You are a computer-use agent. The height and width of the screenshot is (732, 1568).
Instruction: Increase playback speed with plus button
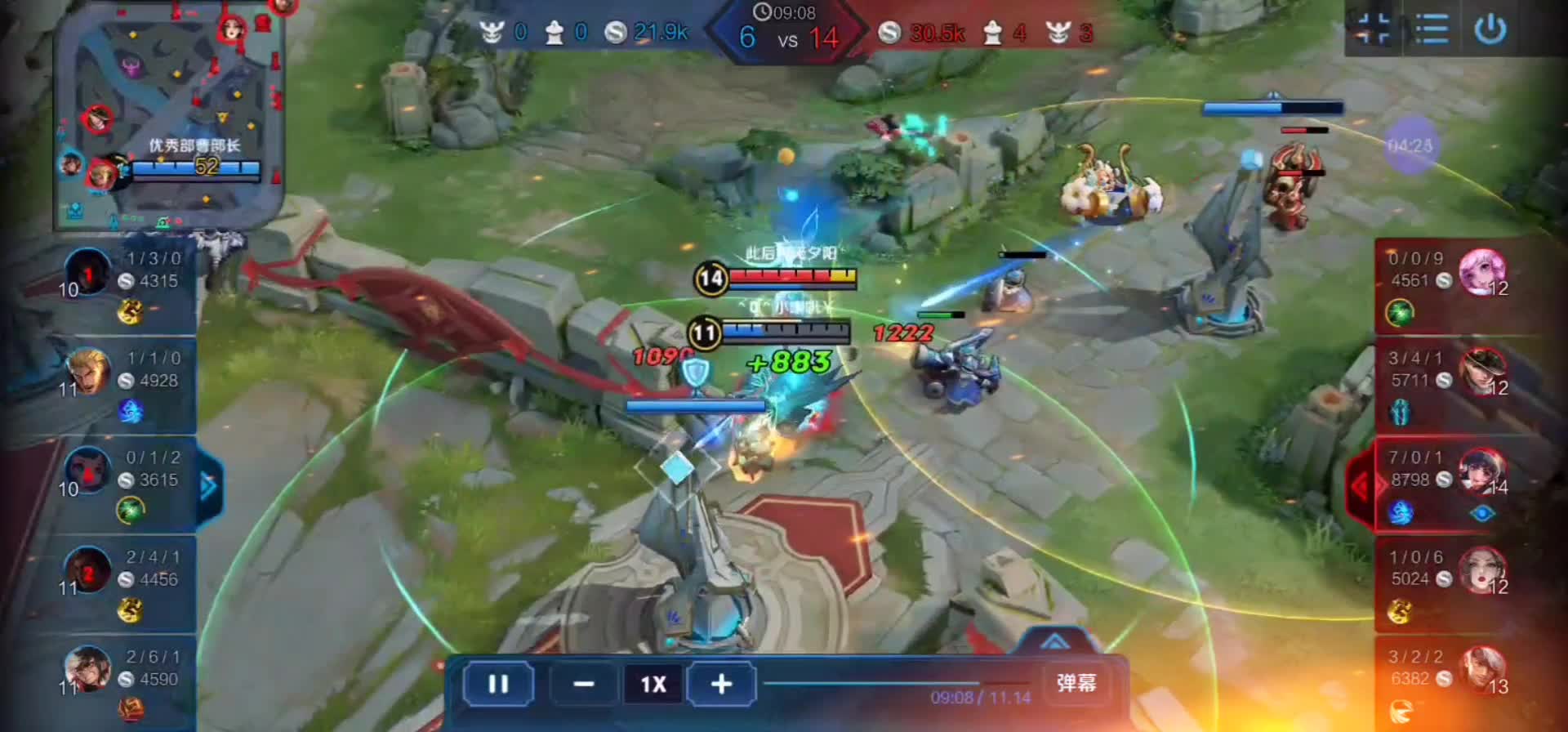pos(721,684)
